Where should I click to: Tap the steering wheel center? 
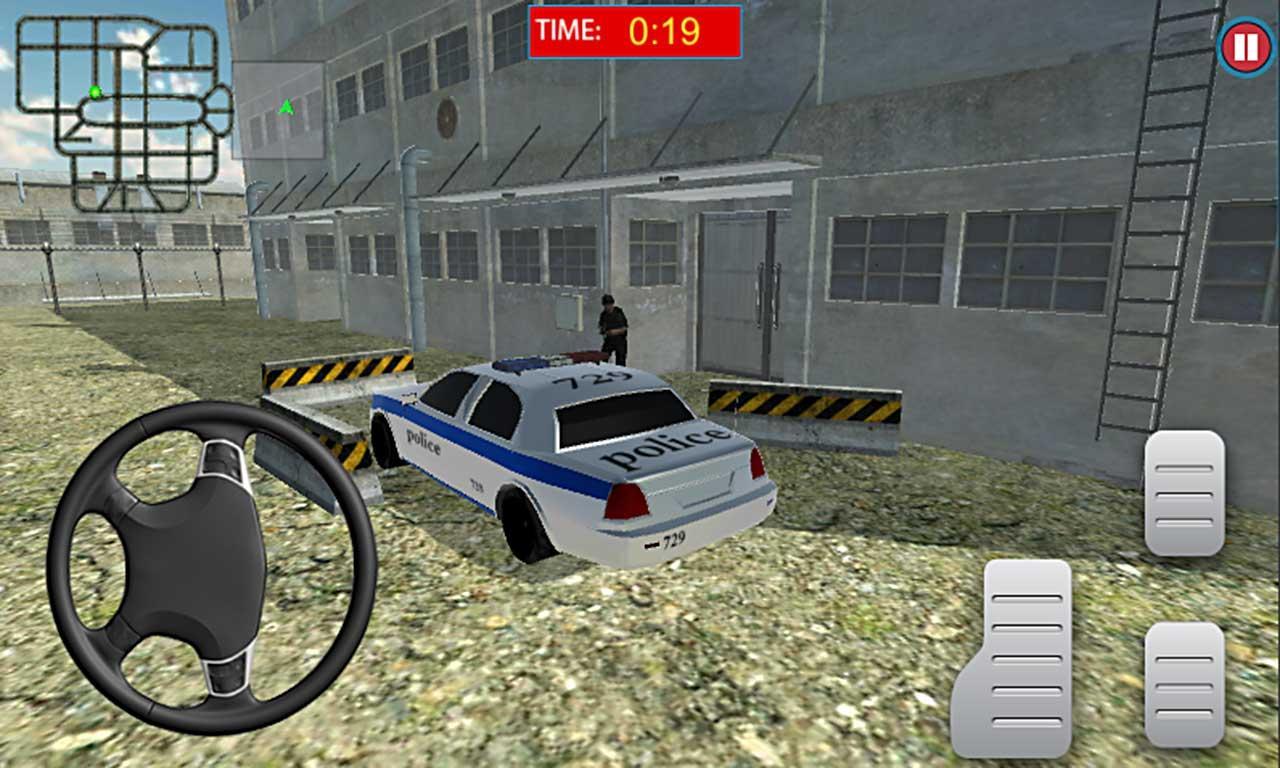(x=195, y=565)
